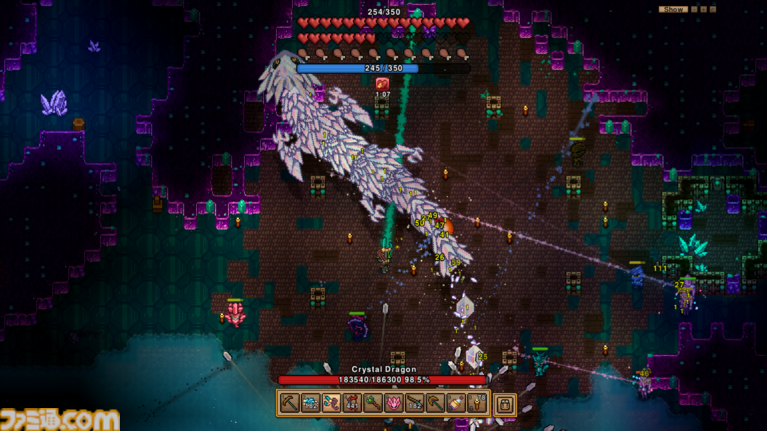Click the minus button beside Show
Viewport: 767px width, 431px height.
(693, 9)
